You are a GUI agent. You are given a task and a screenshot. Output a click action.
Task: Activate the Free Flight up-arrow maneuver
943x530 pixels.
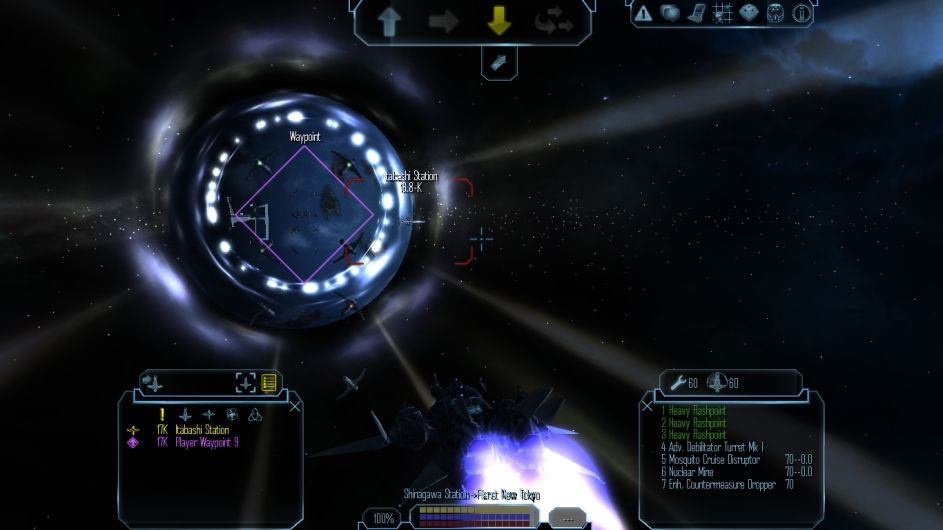[389, 20]
